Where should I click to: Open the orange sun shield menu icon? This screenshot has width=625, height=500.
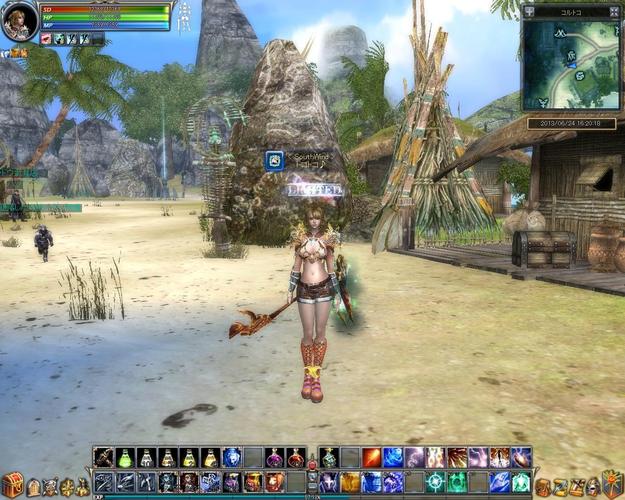(x=612, y=485)
